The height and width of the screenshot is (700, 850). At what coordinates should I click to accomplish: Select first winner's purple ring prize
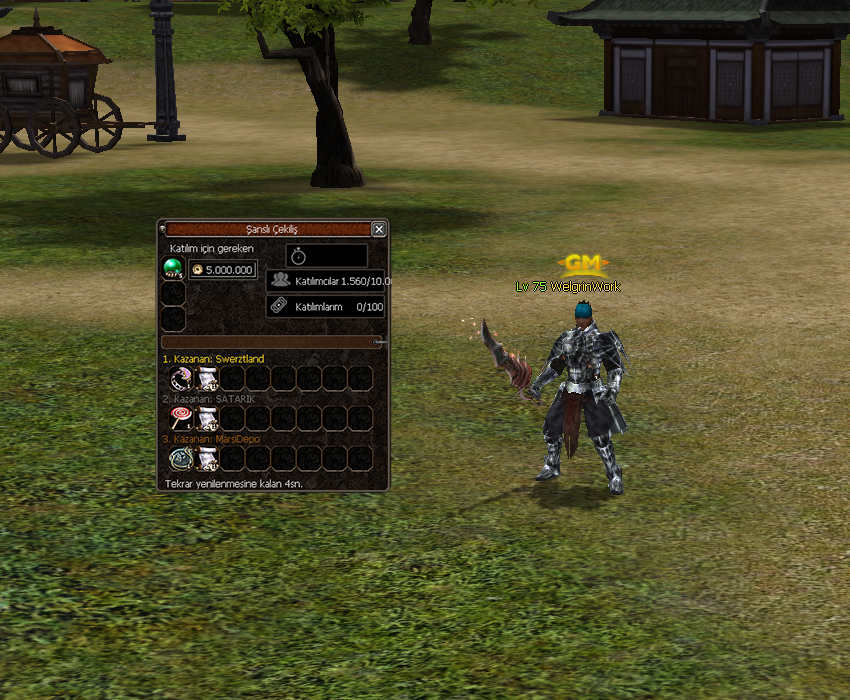point(182,378)
